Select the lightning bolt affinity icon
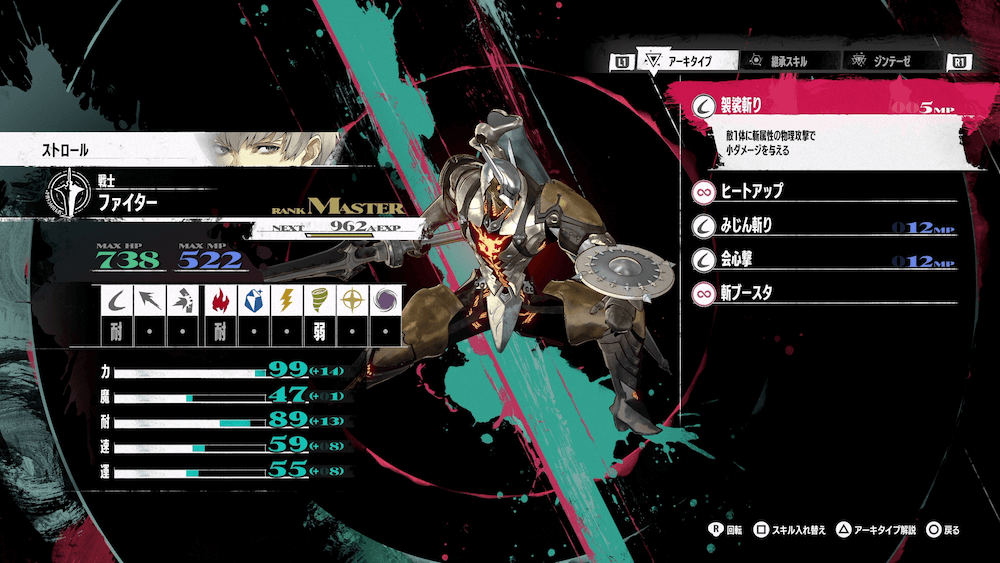Viewport: 1000px width, 563px height. pyautogui.click(x=286, y=300)
